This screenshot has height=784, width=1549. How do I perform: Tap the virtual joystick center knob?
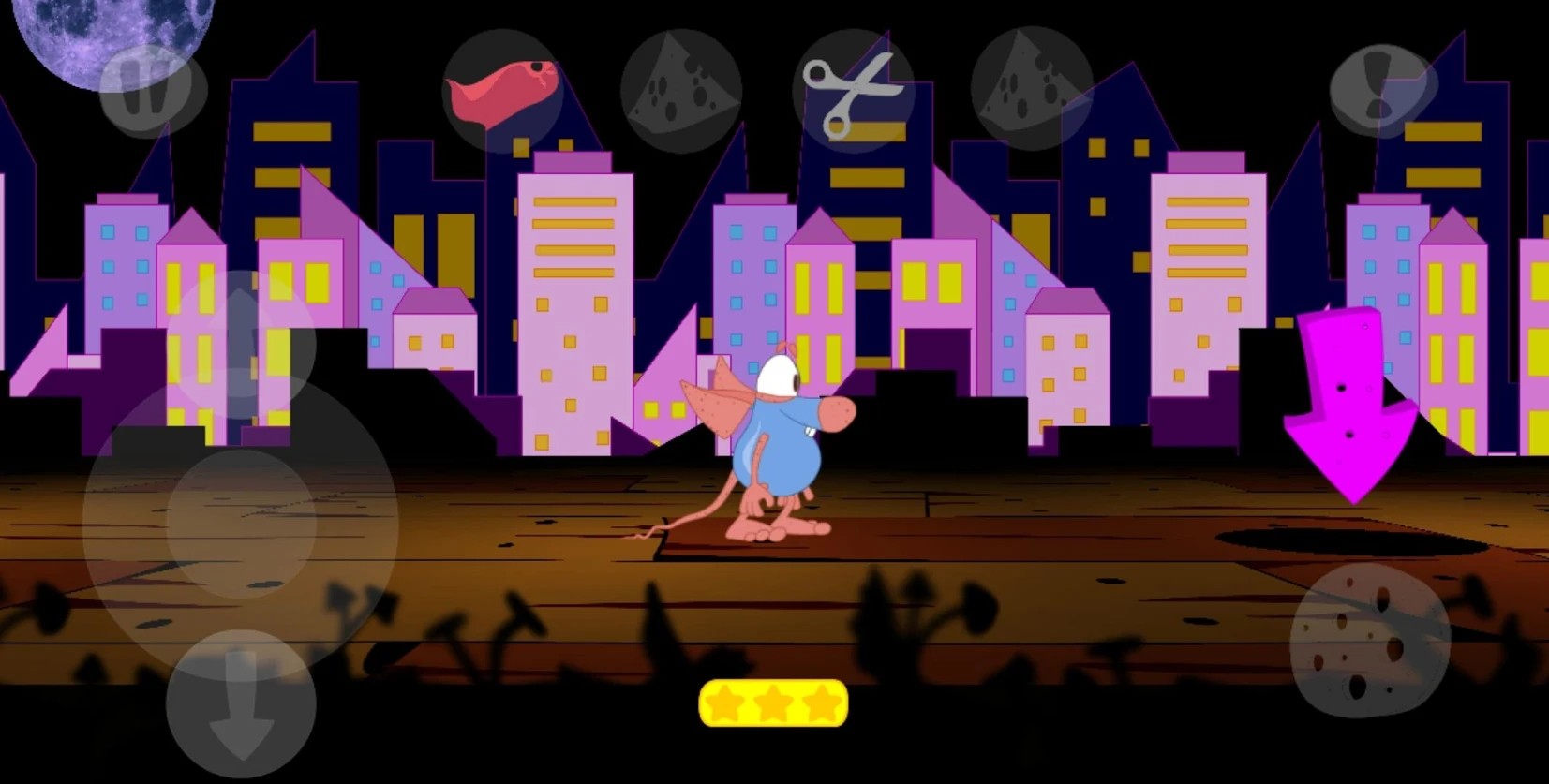(241, 523)
